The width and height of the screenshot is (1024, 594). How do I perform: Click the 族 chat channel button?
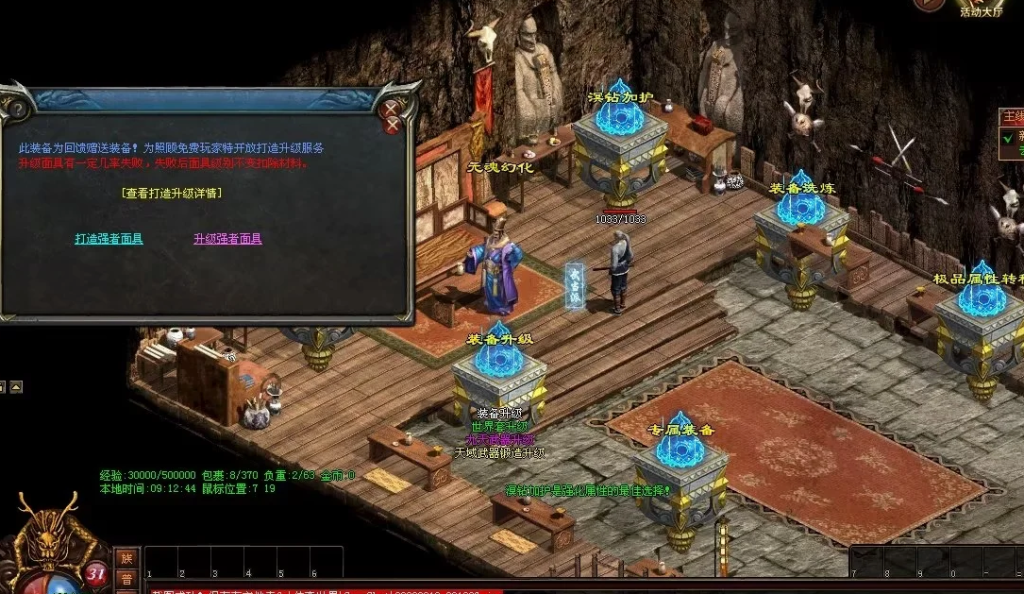[127, 558]
